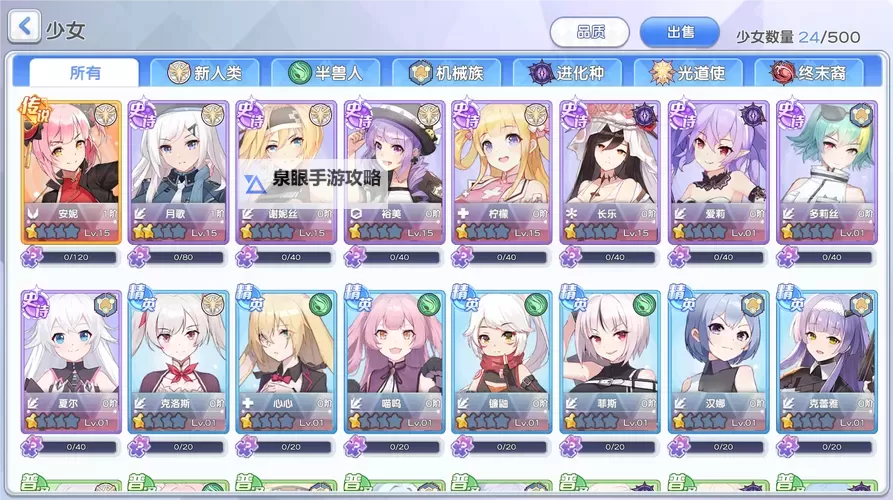This screenshot has height=500, width=893.
Task: Switch to the 所有 all tab
Action: [85, 73]
